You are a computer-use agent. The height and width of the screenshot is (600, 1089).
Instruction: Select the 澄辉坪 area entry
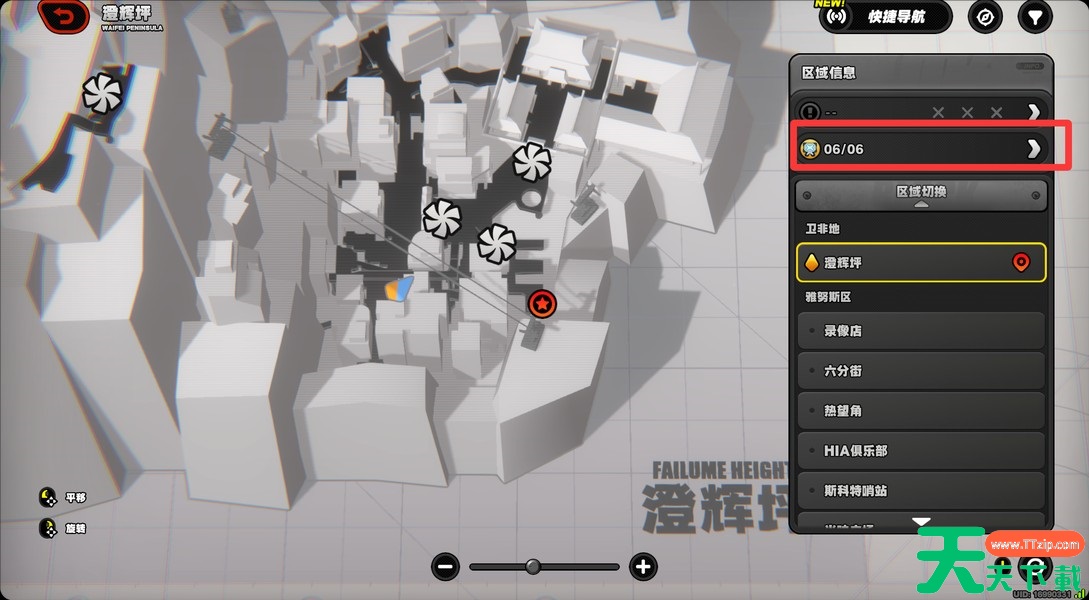click(921, 263)
